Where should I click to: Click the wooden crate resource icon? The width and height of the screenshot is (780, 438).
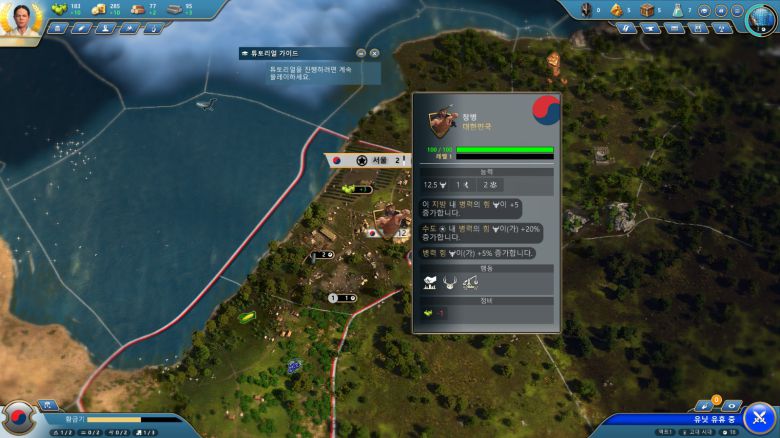pyautogui.click(x=646, y=10)
